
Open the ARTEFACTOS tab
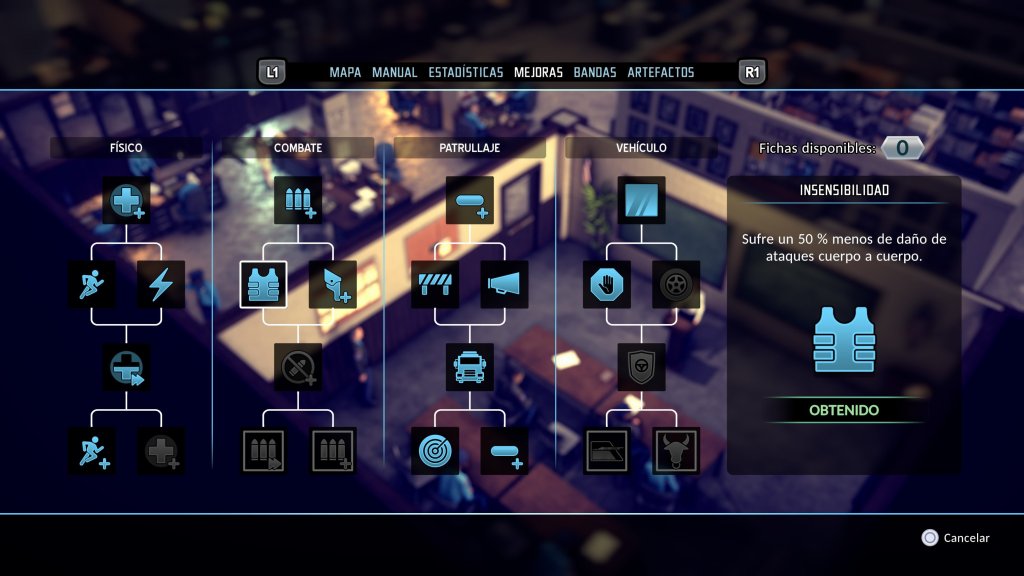662,72
